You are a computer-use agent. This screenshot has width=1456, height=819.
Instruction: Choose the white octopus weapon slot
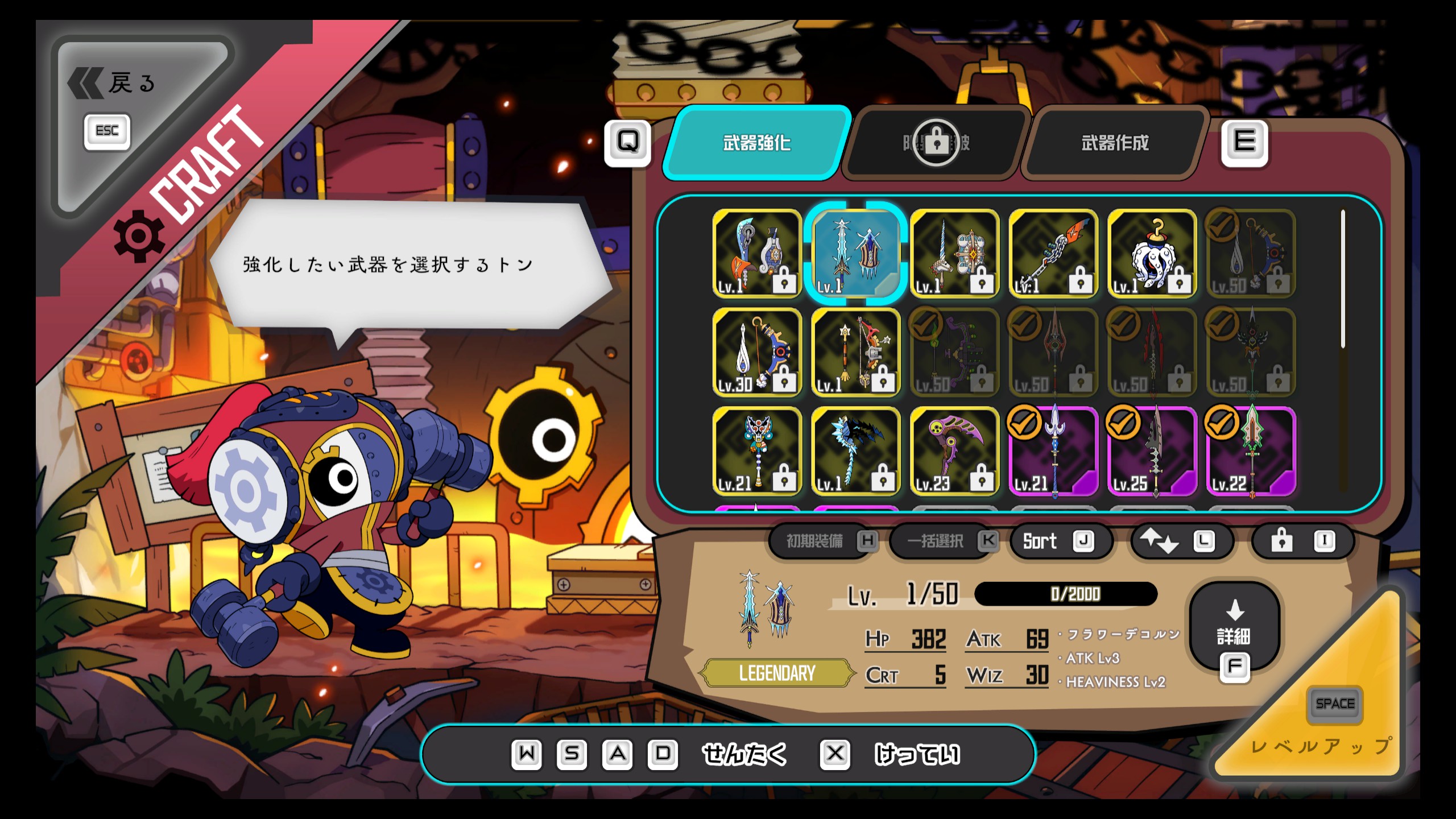(1152, 254)
